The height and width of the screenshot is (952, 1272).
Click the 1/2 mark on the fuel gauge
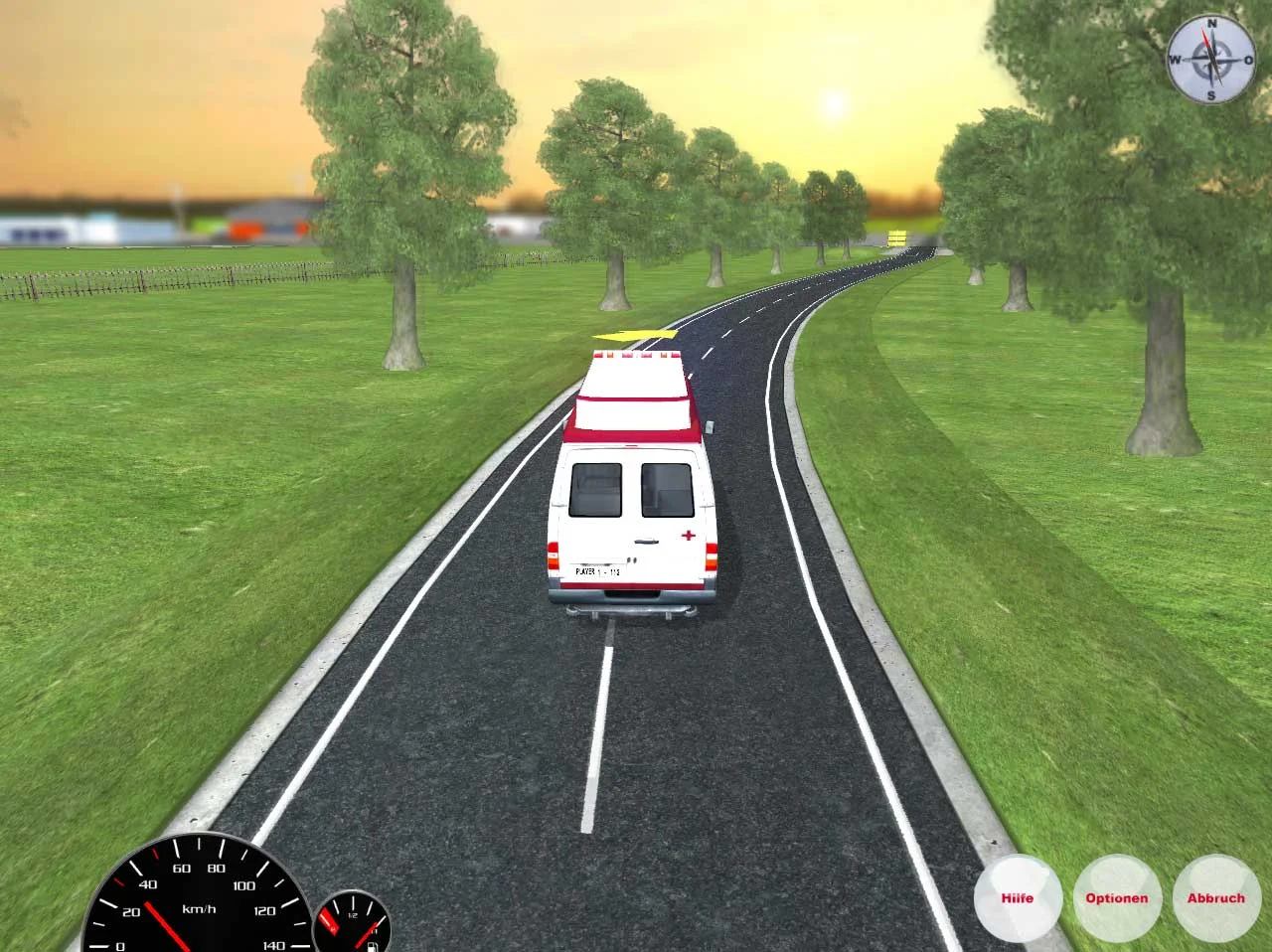pos(353,914)
